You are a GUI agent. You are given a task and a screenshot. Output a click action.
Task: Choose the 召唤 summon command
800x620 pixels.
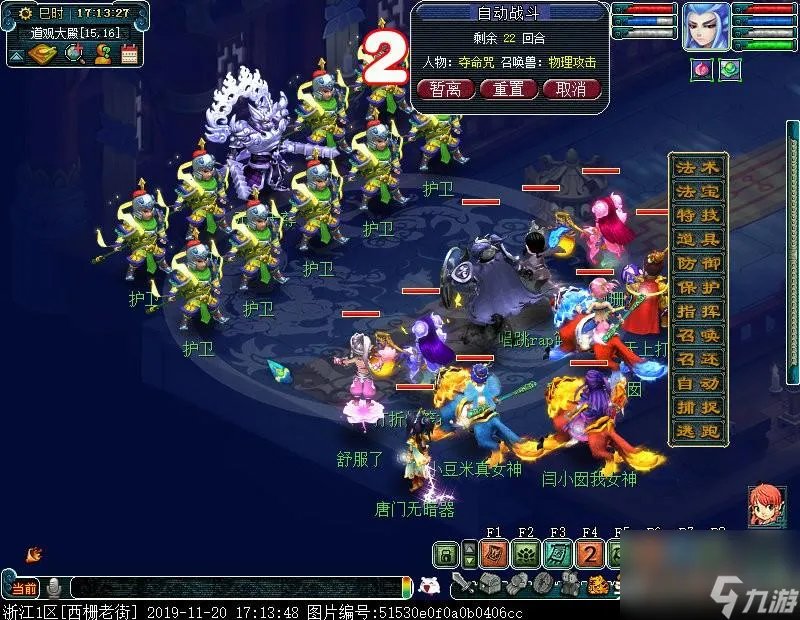[x=697, y=335]
